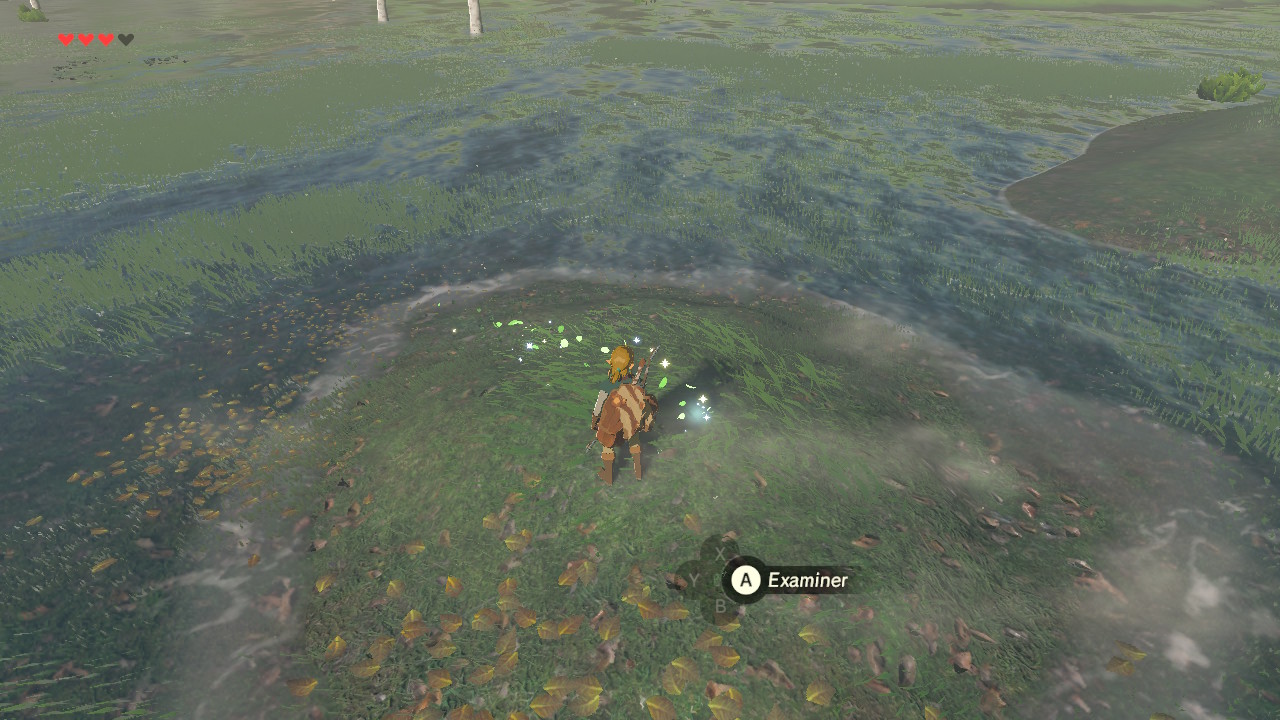Select the Y button icon
Image resolution: width=1280 pixels, height=720 pixels.
[x=694, y=580]
